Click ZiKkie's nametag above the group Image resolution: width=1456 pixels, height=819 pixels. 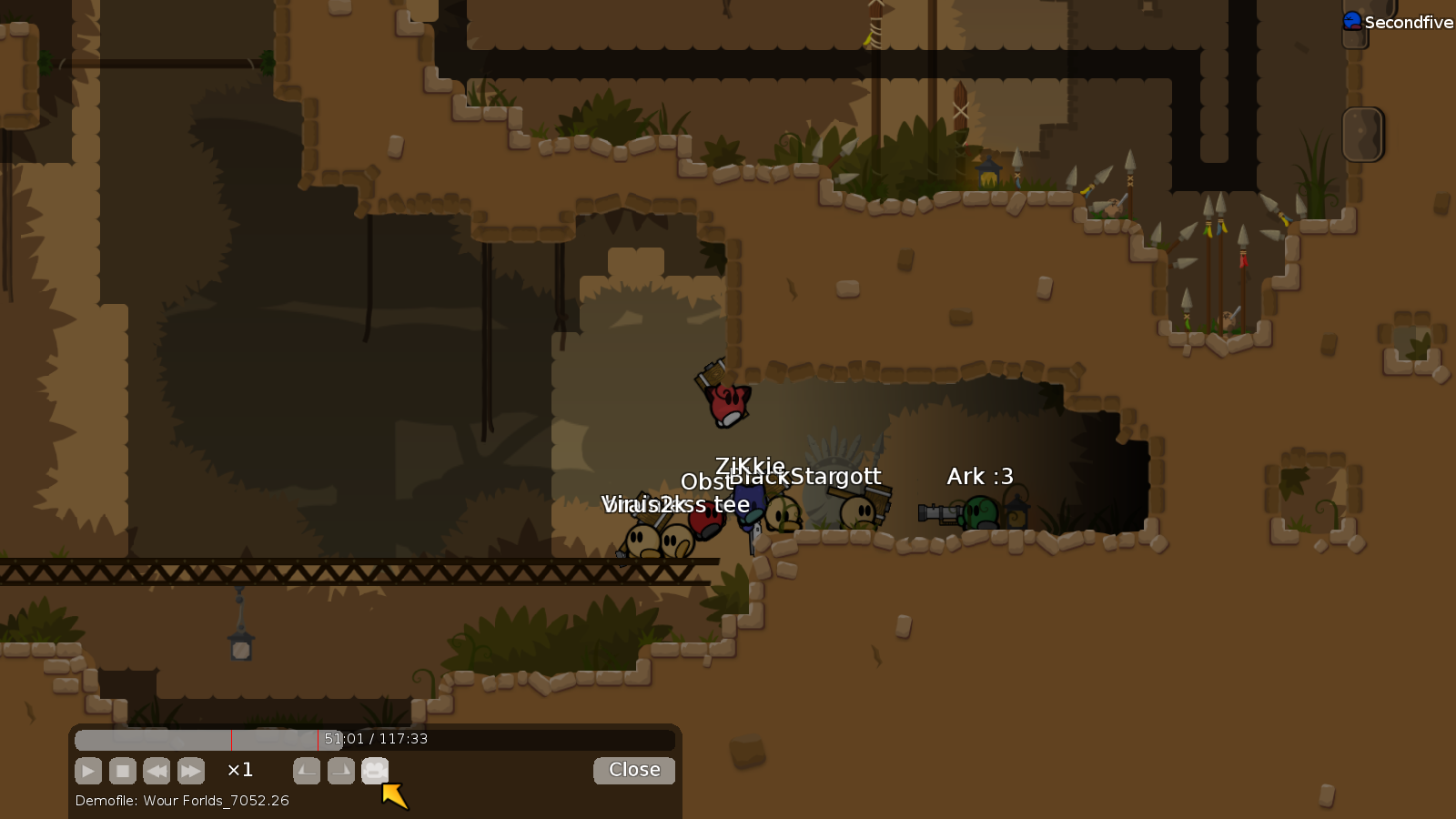point(749,466)
